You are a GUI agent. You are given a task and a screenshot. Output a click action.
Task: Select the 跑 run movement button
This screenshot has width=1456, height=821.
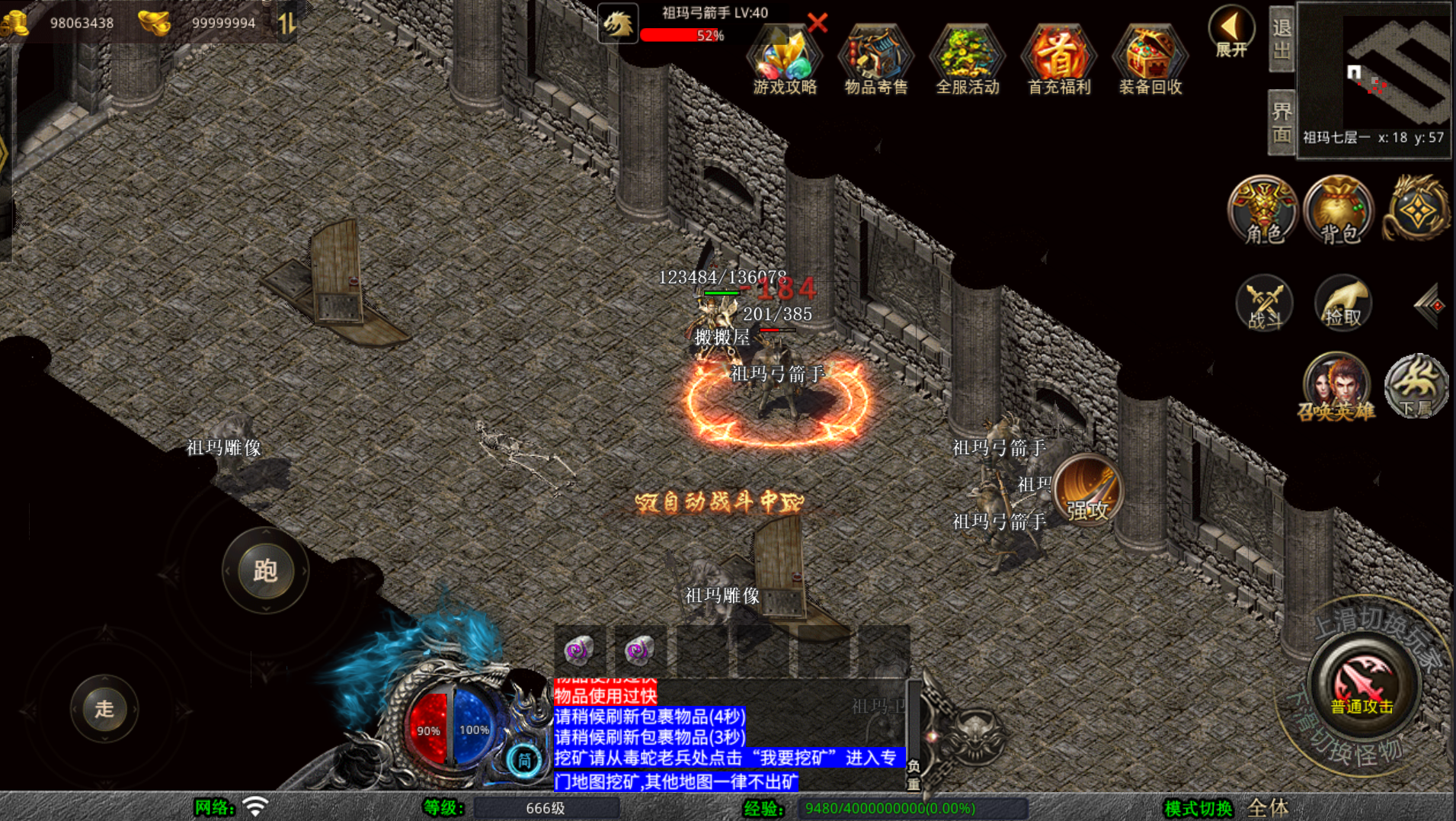click(x=265, y=570)
